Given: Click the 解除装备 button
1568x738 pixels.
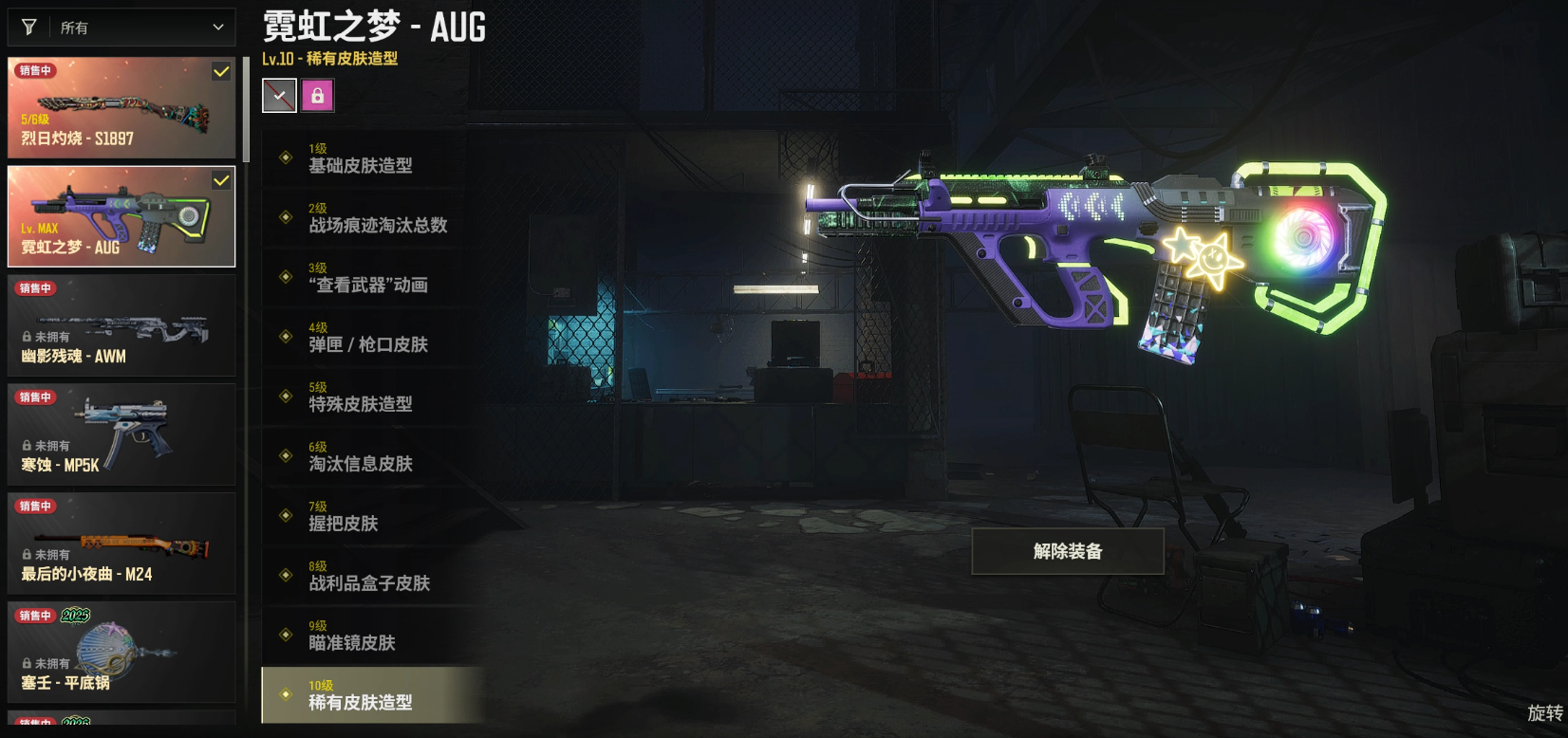Looking at the screenshot, I should [x=1068, y=551].
